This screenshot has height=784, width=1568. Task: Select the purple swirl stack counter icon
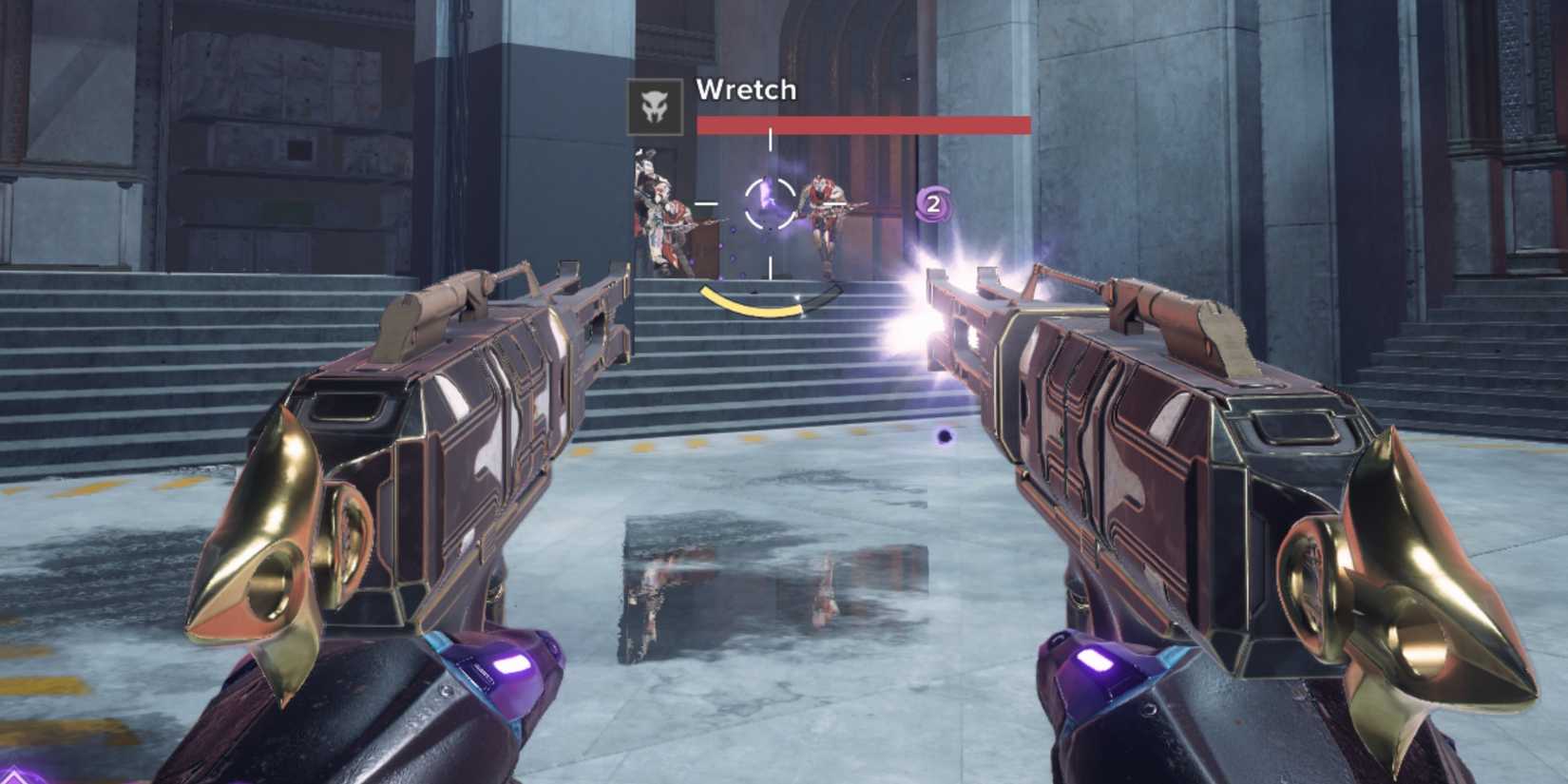tap(933, 203)
